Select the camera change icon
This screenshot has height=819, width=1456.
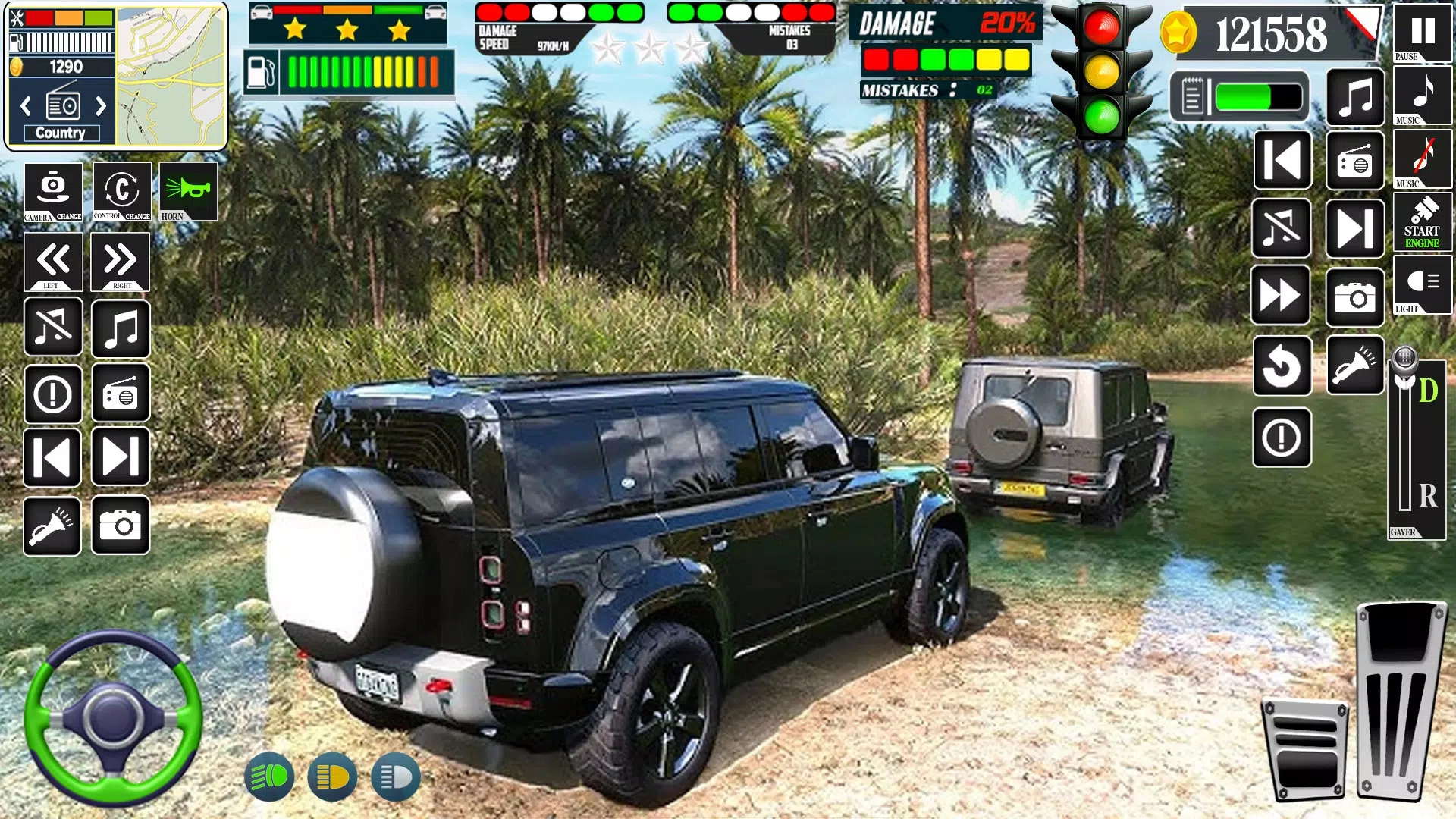[x=52, y=192]
